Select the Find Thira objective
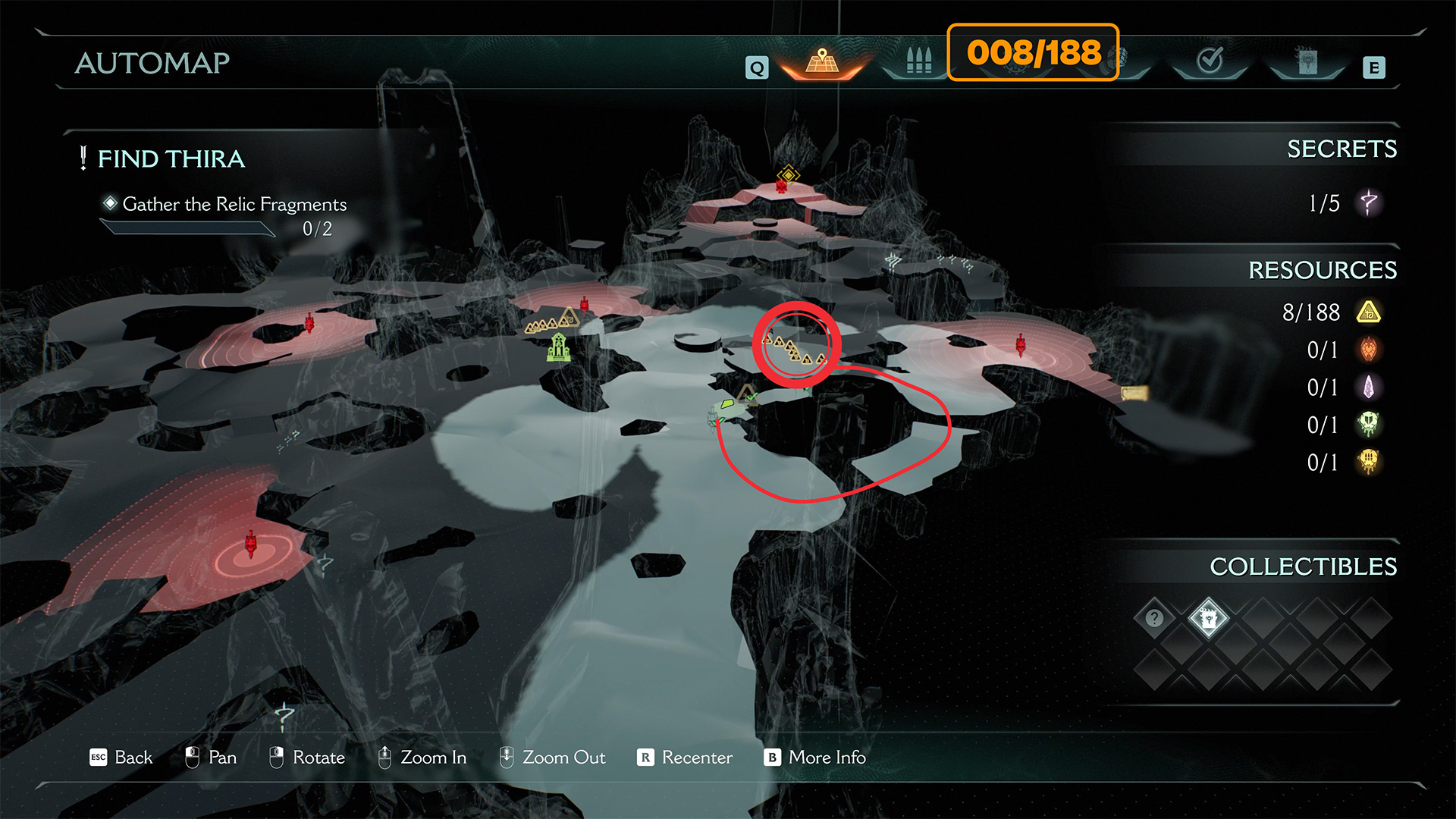 coord(171,159)
